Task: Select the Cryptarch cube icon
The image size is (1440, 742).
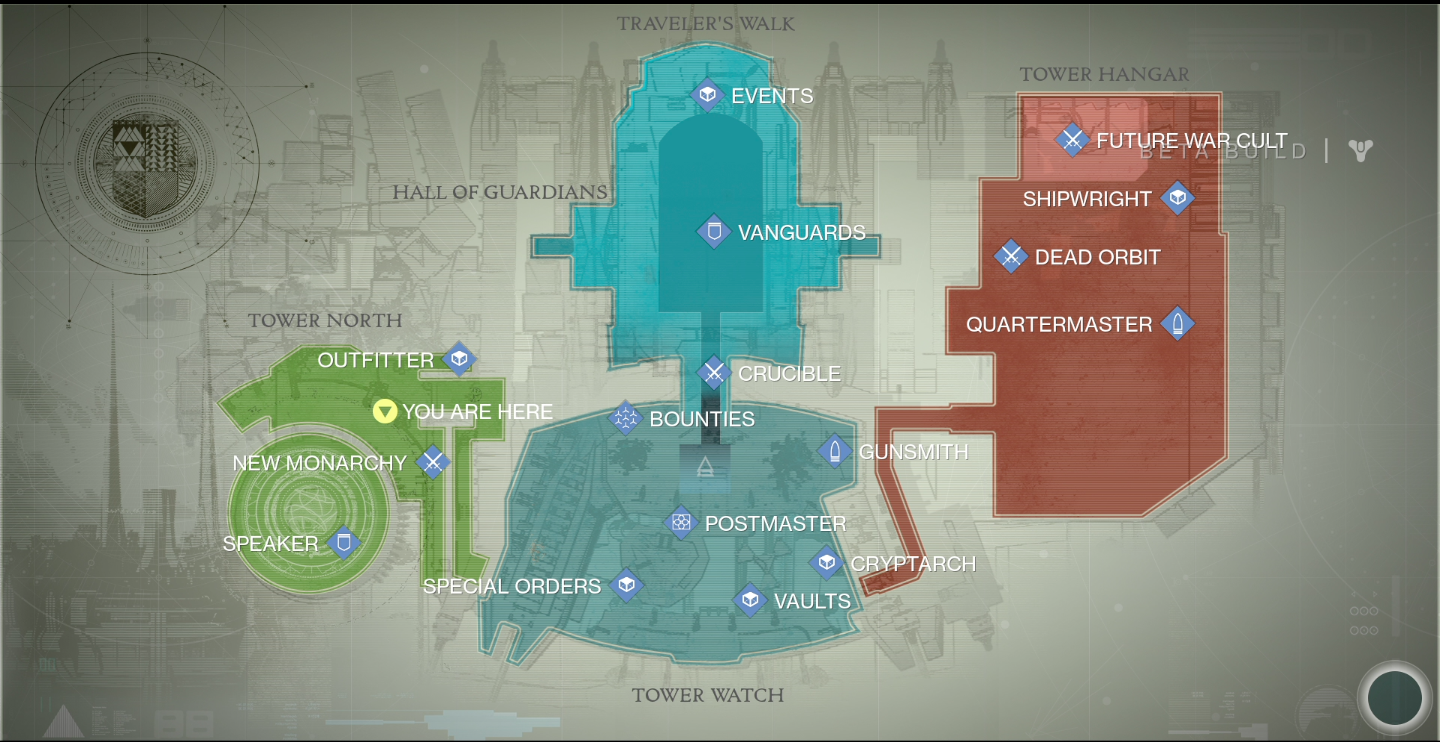Action: tap(827, 562)
